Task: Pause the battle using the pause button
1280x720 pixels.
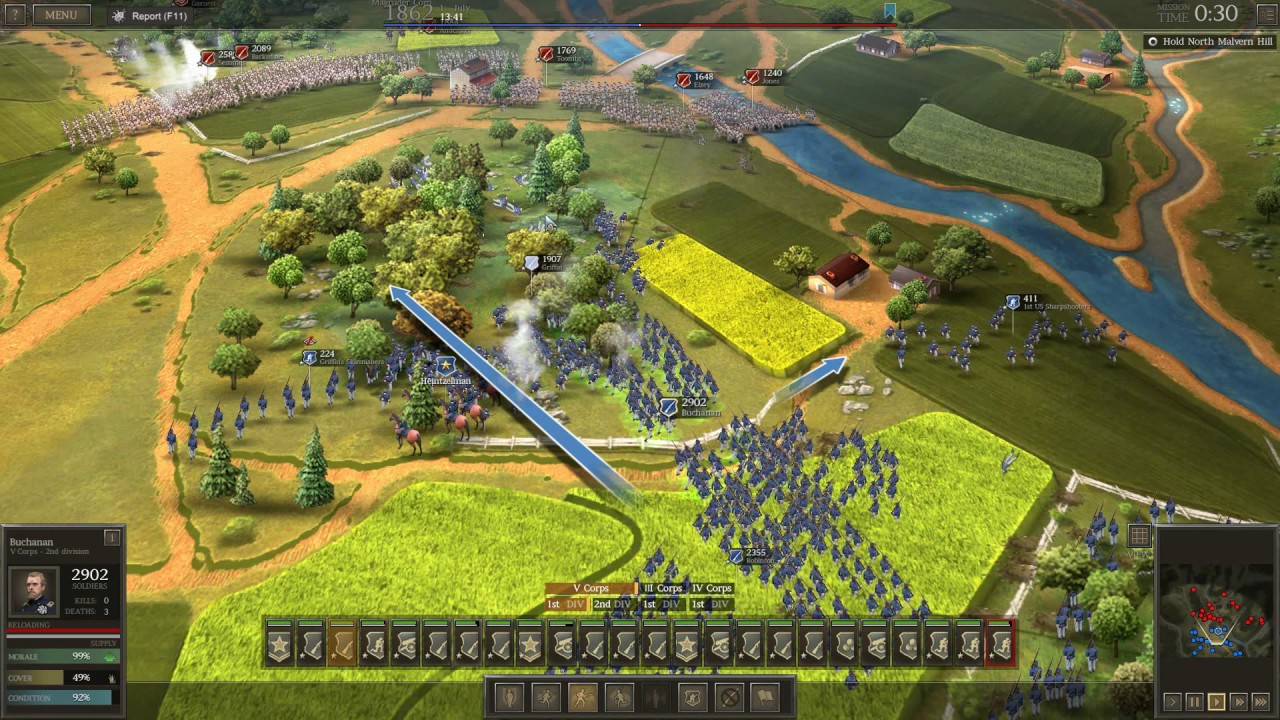Action: pos(1194,700)
